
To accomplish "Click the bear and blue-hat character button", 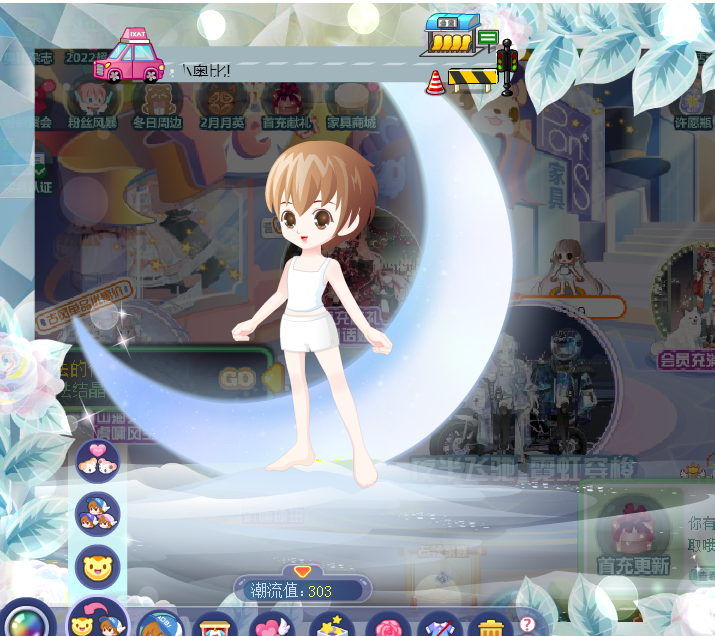I will click(x=98, y=622).
